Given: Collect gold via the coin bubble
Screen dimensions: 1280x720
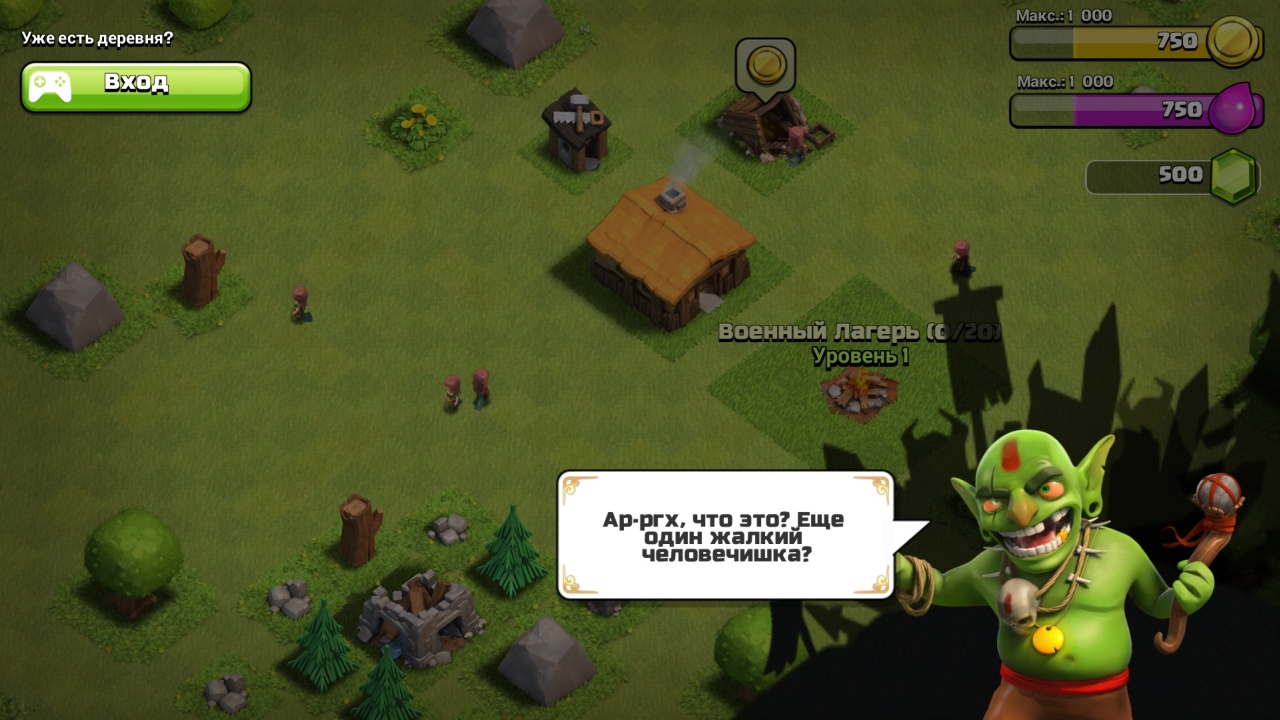Looking at the screenshot, I should click(x=765, y=67).
